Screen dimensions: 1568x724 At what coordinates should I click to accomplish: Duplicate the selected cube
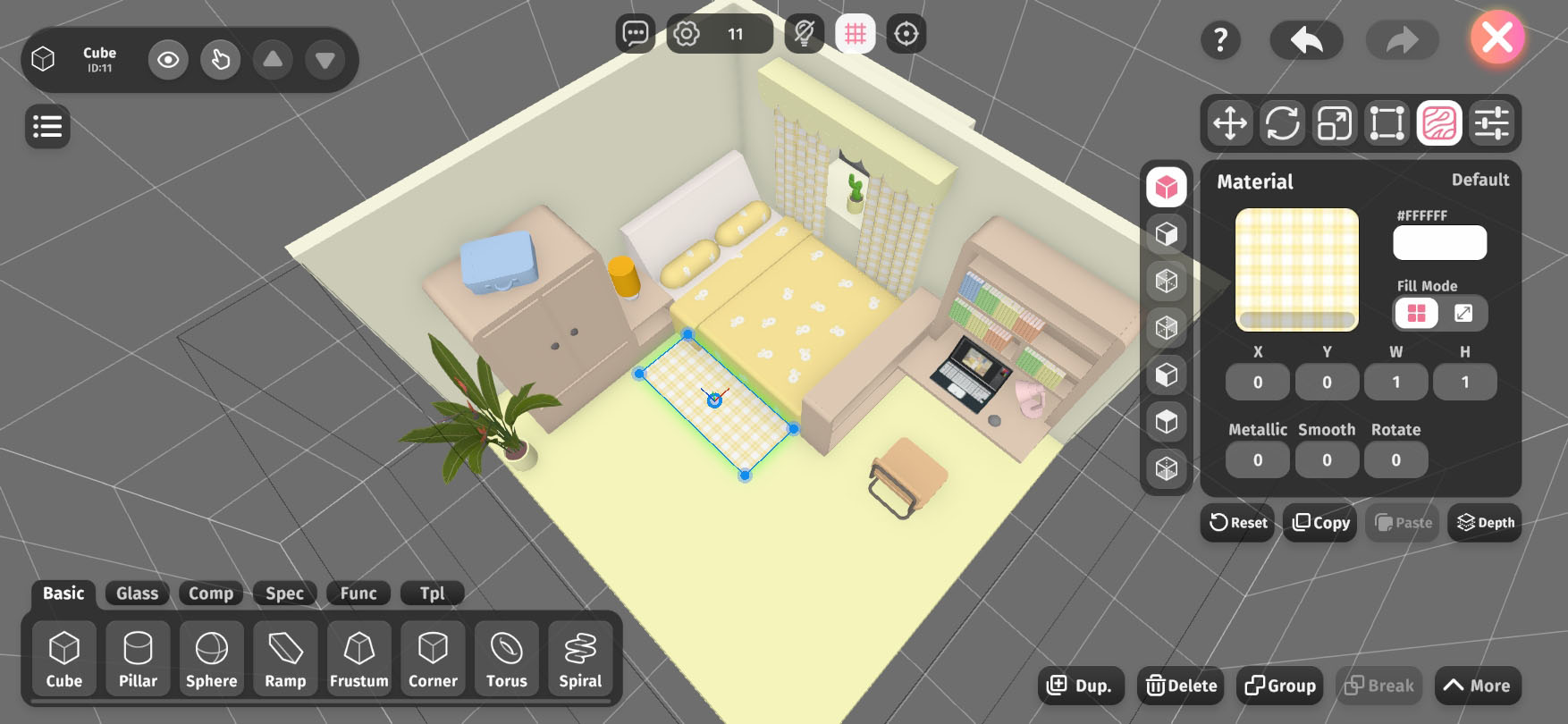(x=1080, y=686)
